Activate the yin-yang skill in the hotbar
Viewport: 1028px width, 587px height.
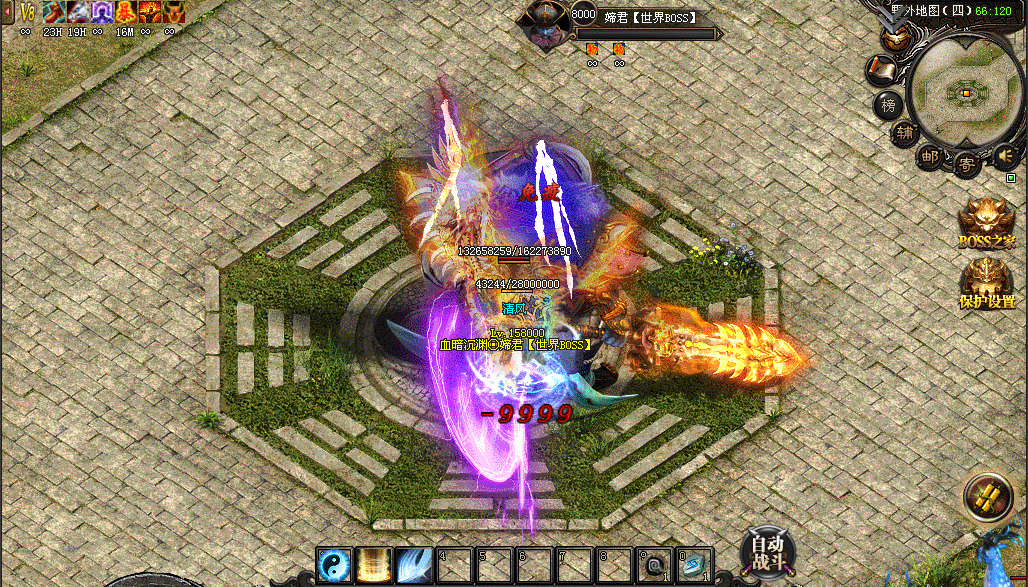coord(332,565)
